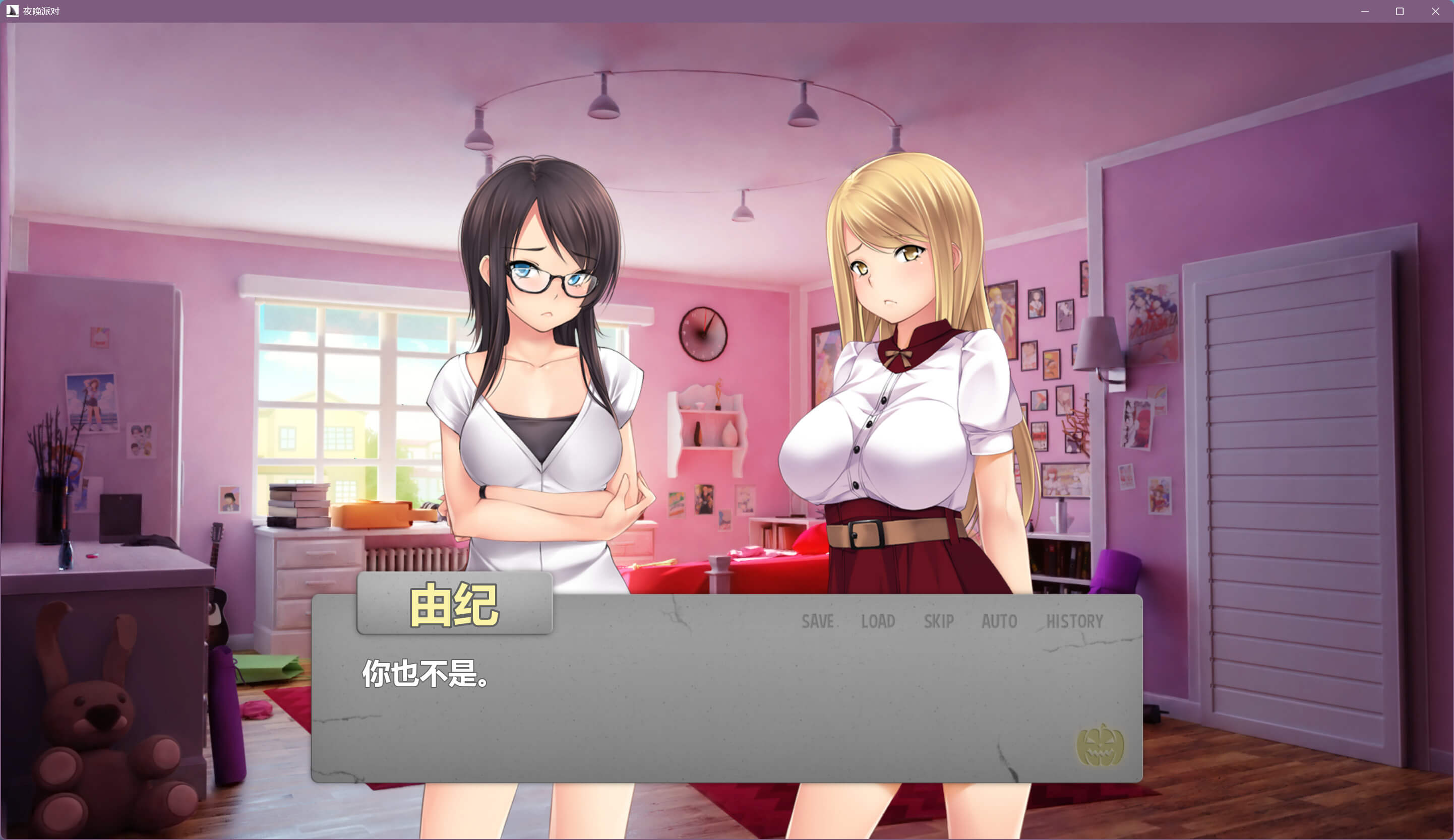This screenshot has height=840, width=1454.
Task: Click the pumpkin icon to continue
Action: pyautogui.click(x=1100, y=745)
